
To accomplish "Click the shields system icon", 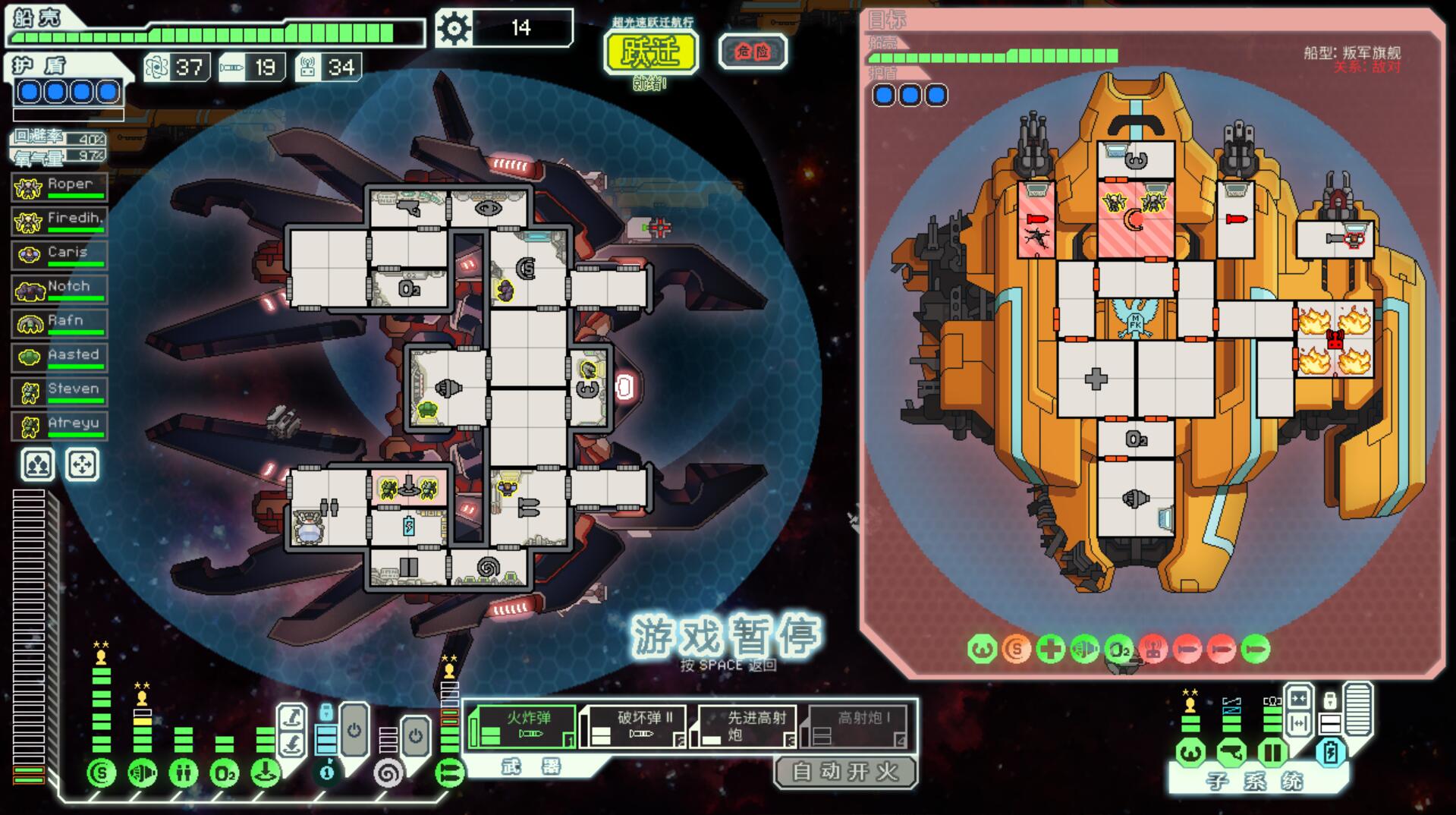I will [101, 773].
